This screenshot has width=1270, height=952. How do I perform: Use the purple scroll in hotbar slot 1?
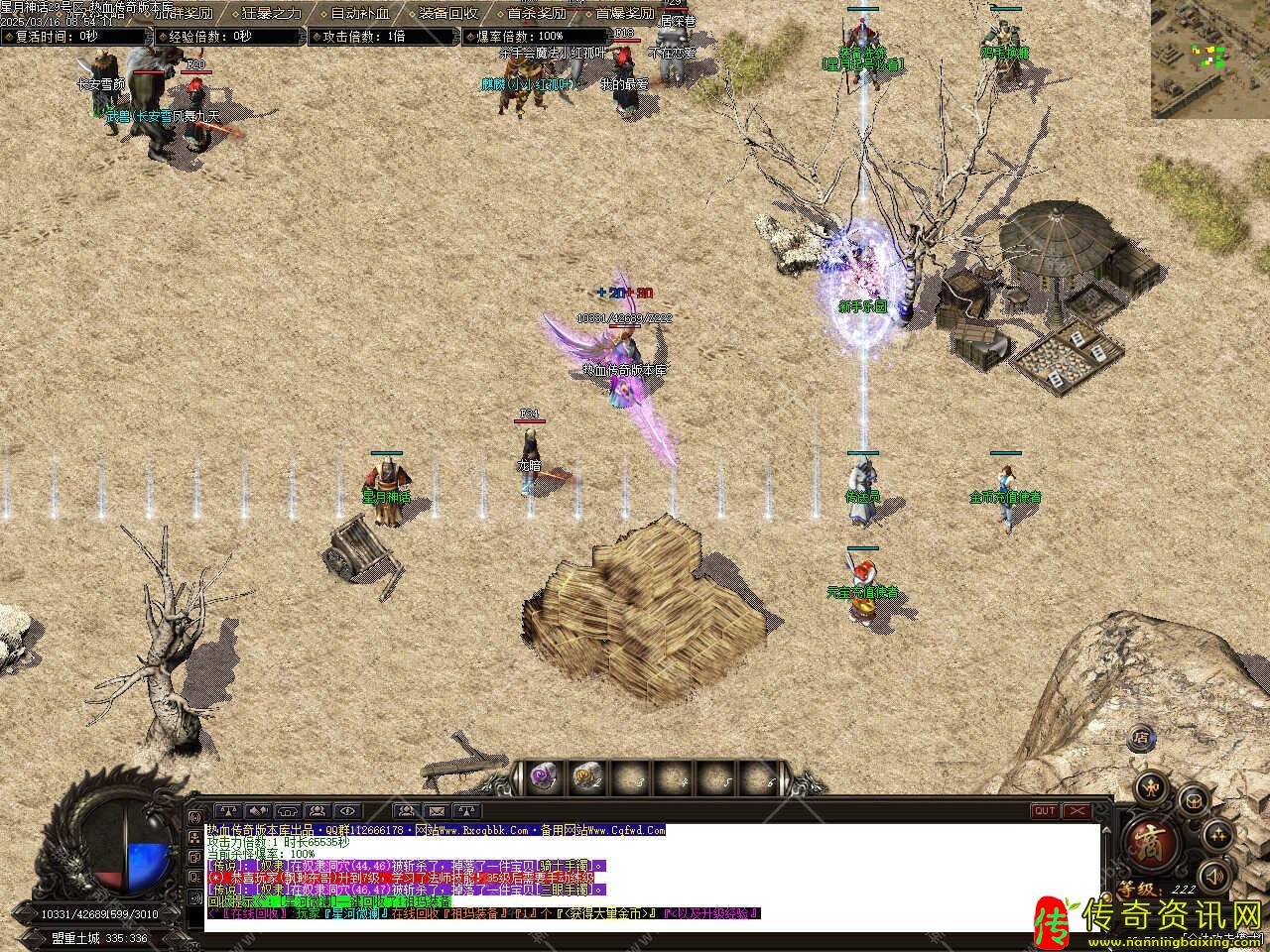pyautogui.click(x=542, y=777)
